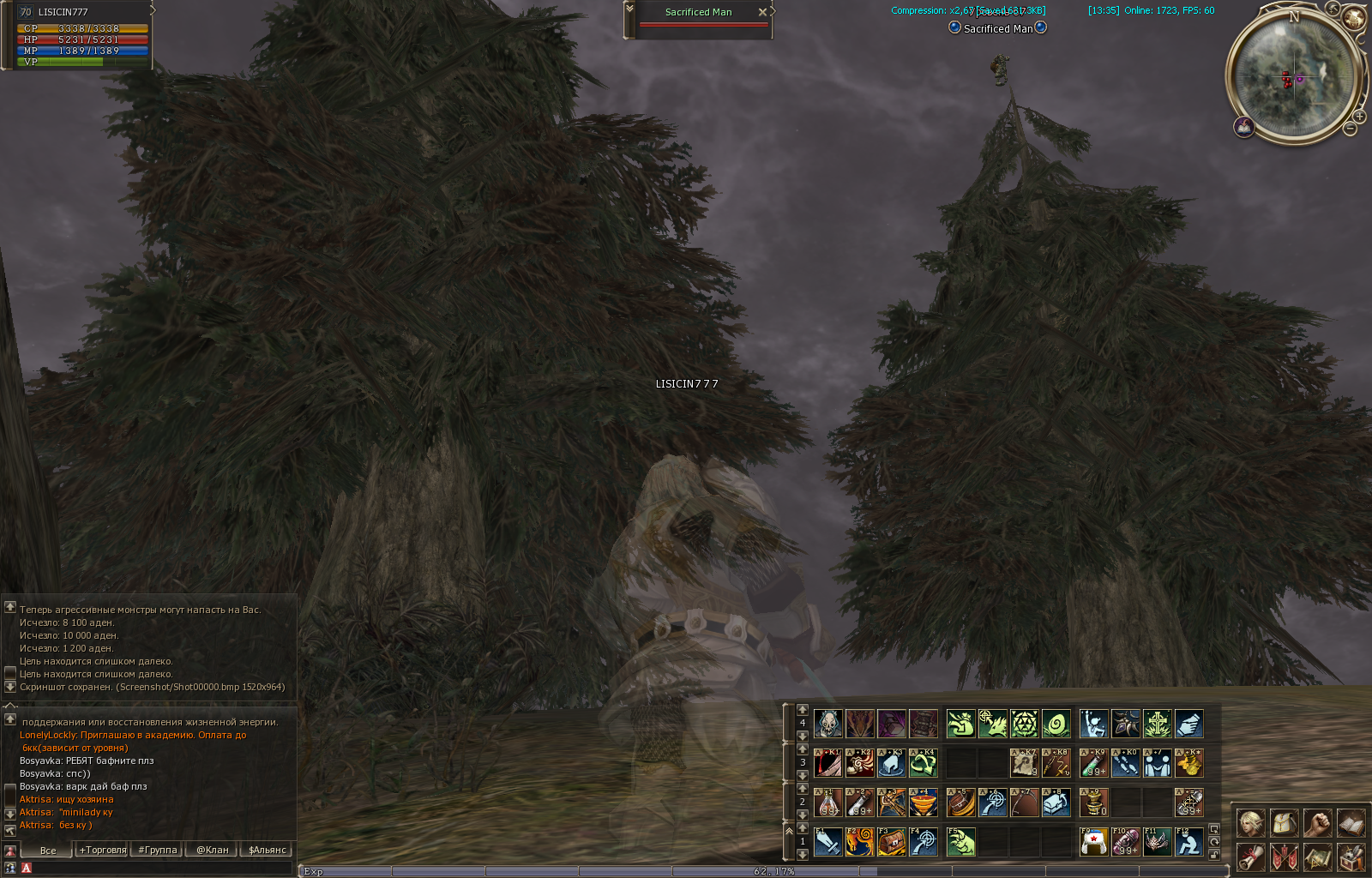The height and width of the screenshot is (878, 1372).
Task: Close the Sacrificed Man target window
Action: pyautogui.click(x=762, y=12)
